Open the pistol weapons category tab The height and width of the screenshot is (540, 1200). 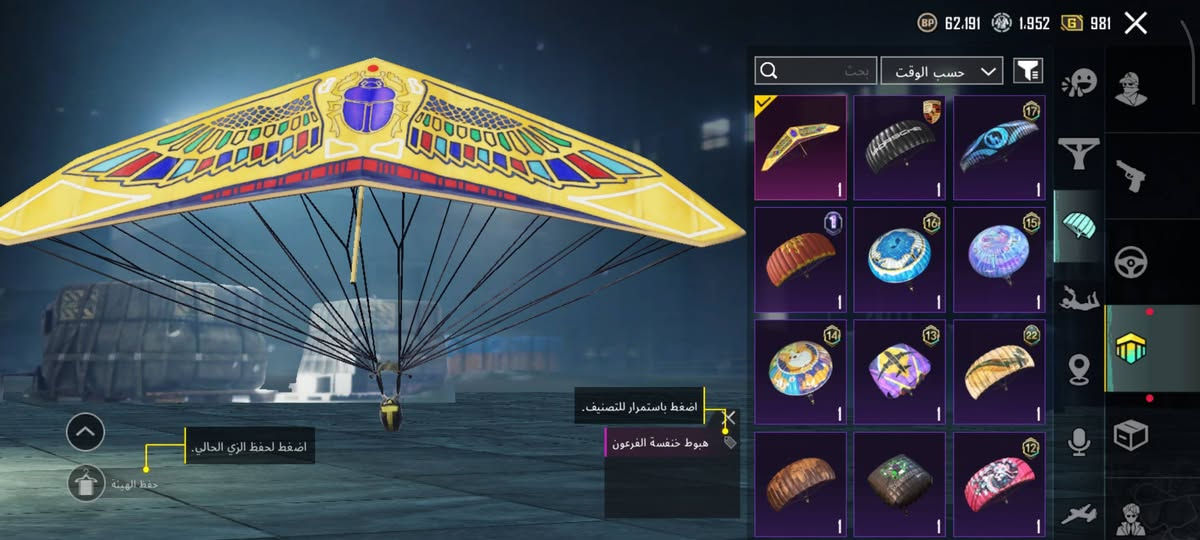point(1131,175)
